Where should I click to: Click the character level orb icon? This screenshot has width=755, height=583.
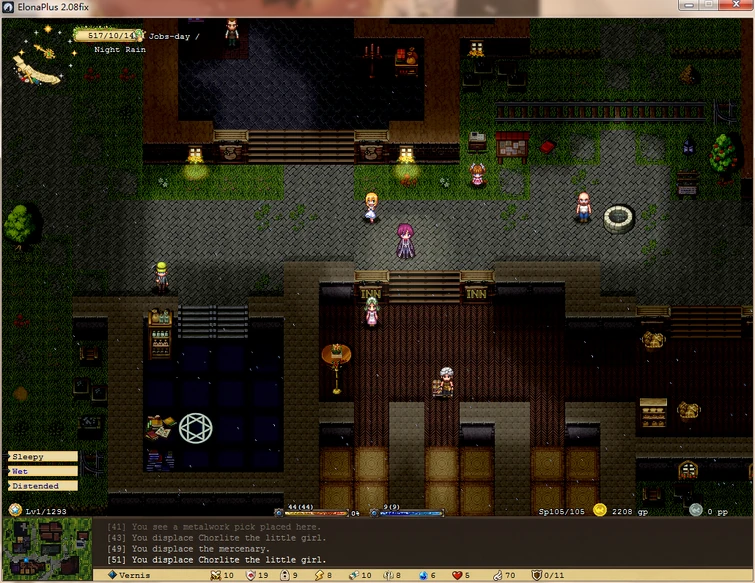point(15,510)
